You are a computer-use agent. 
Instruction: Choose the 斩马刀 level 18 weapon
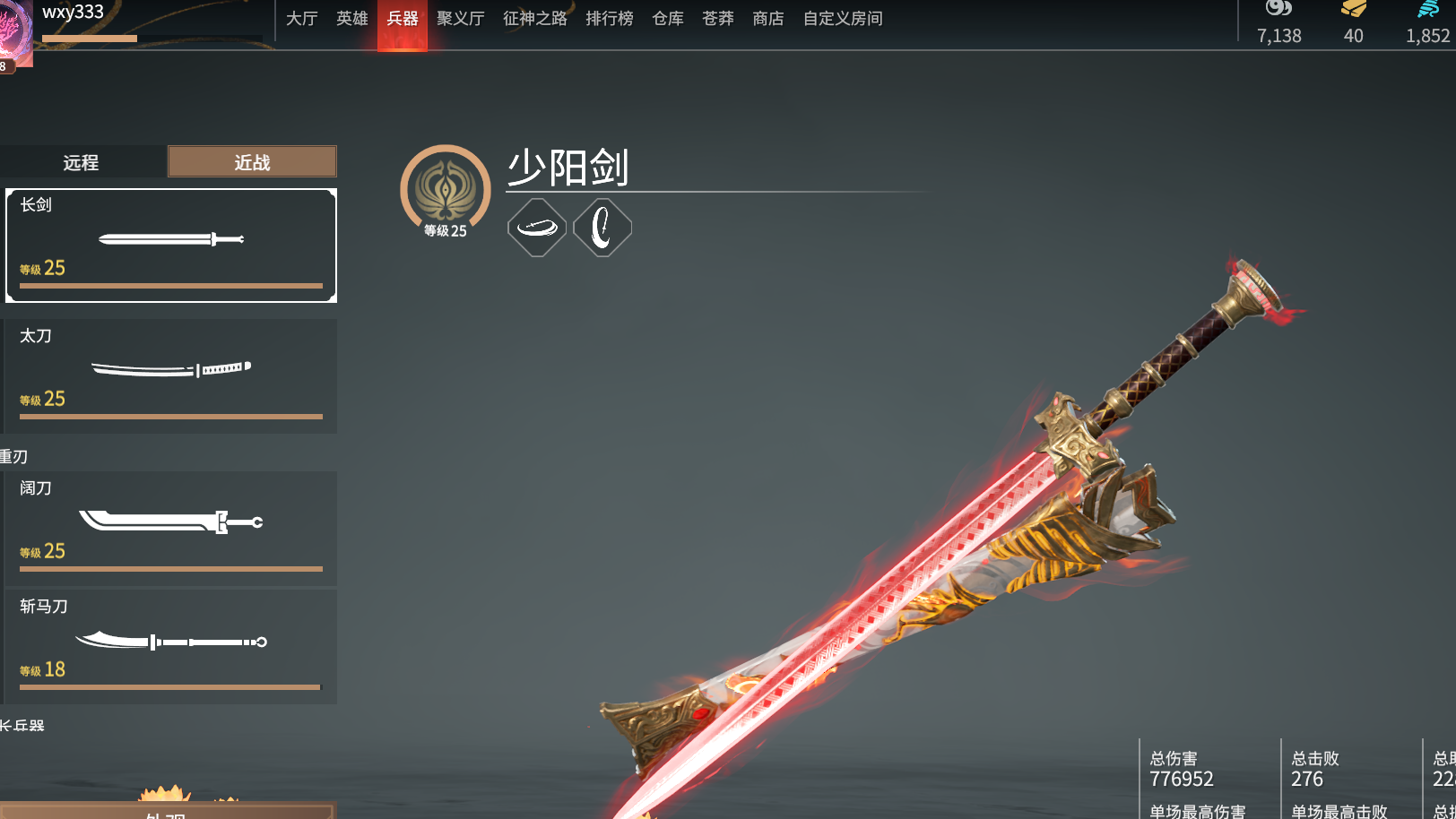[x=171, y=645]
